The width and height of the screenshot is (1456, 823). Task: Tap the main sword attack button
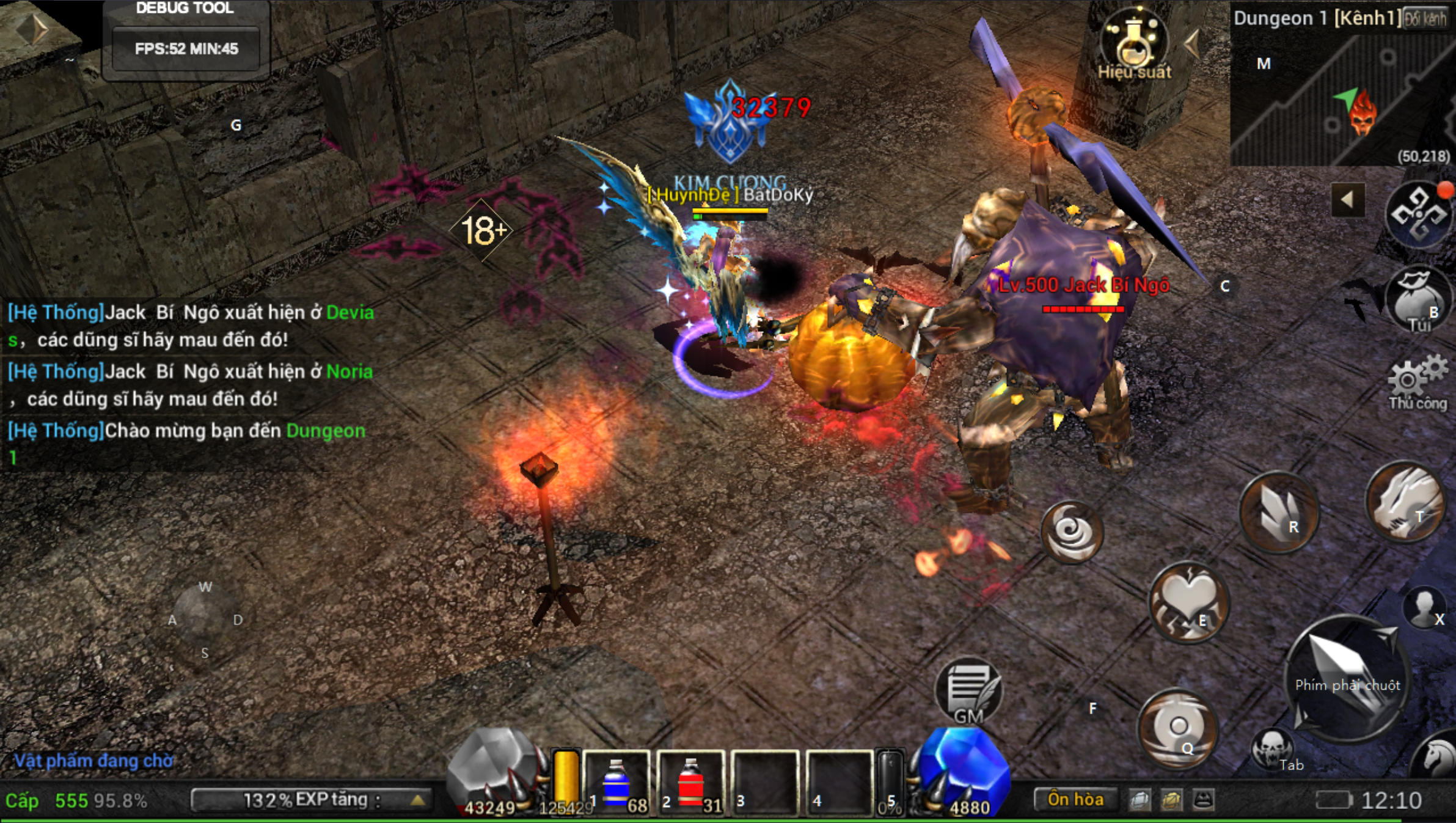(1347, 677)
